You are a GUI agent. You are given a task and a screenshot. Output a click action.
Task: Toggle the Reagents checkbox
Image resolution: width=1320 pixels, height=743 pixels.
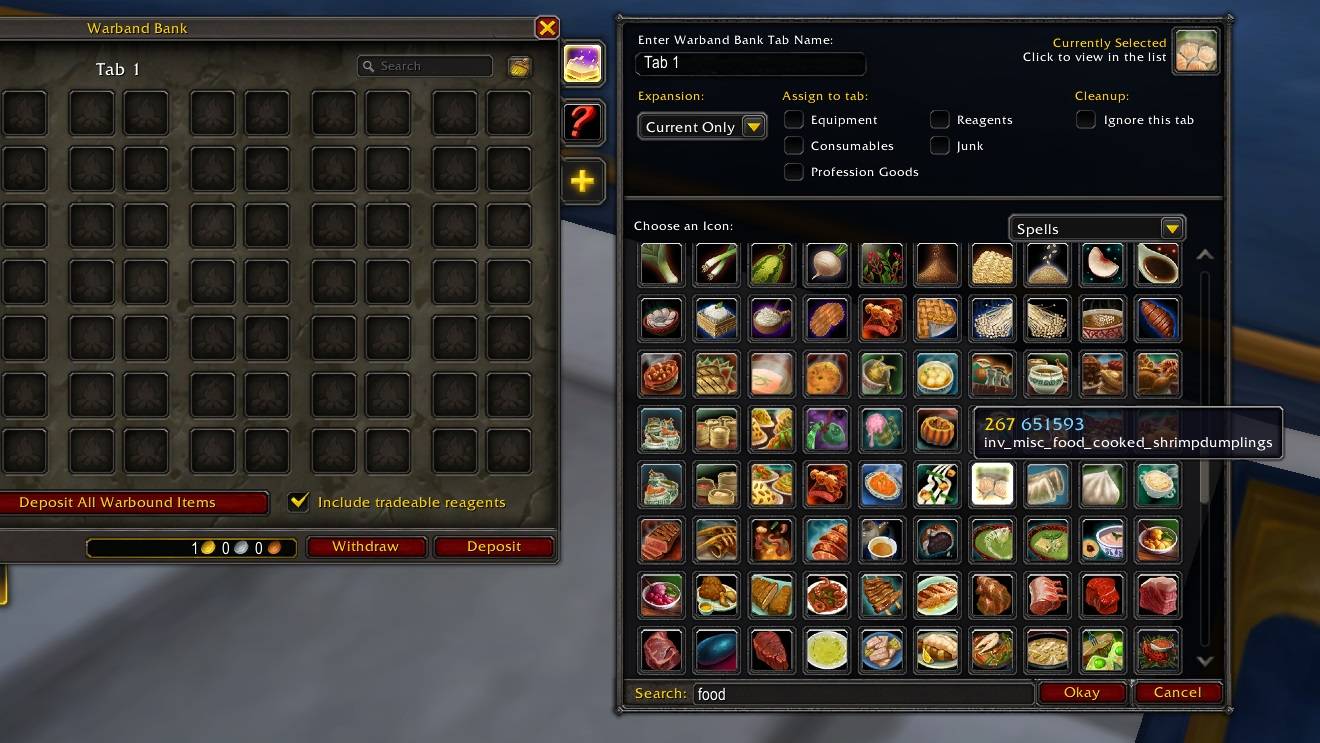tap(940, 120)
